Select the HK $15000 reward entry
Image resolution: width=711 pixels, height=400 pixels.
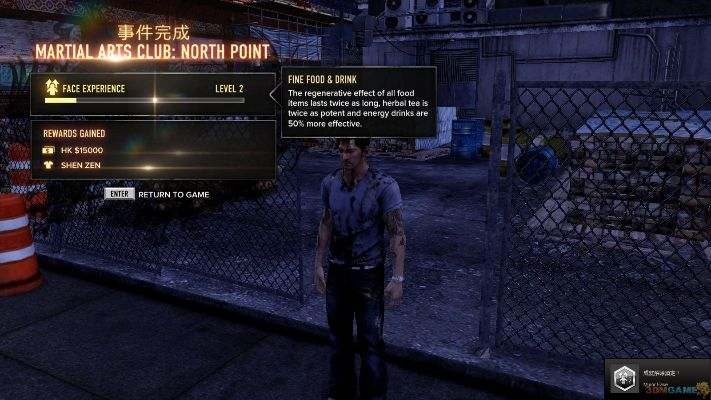(84, 150)
